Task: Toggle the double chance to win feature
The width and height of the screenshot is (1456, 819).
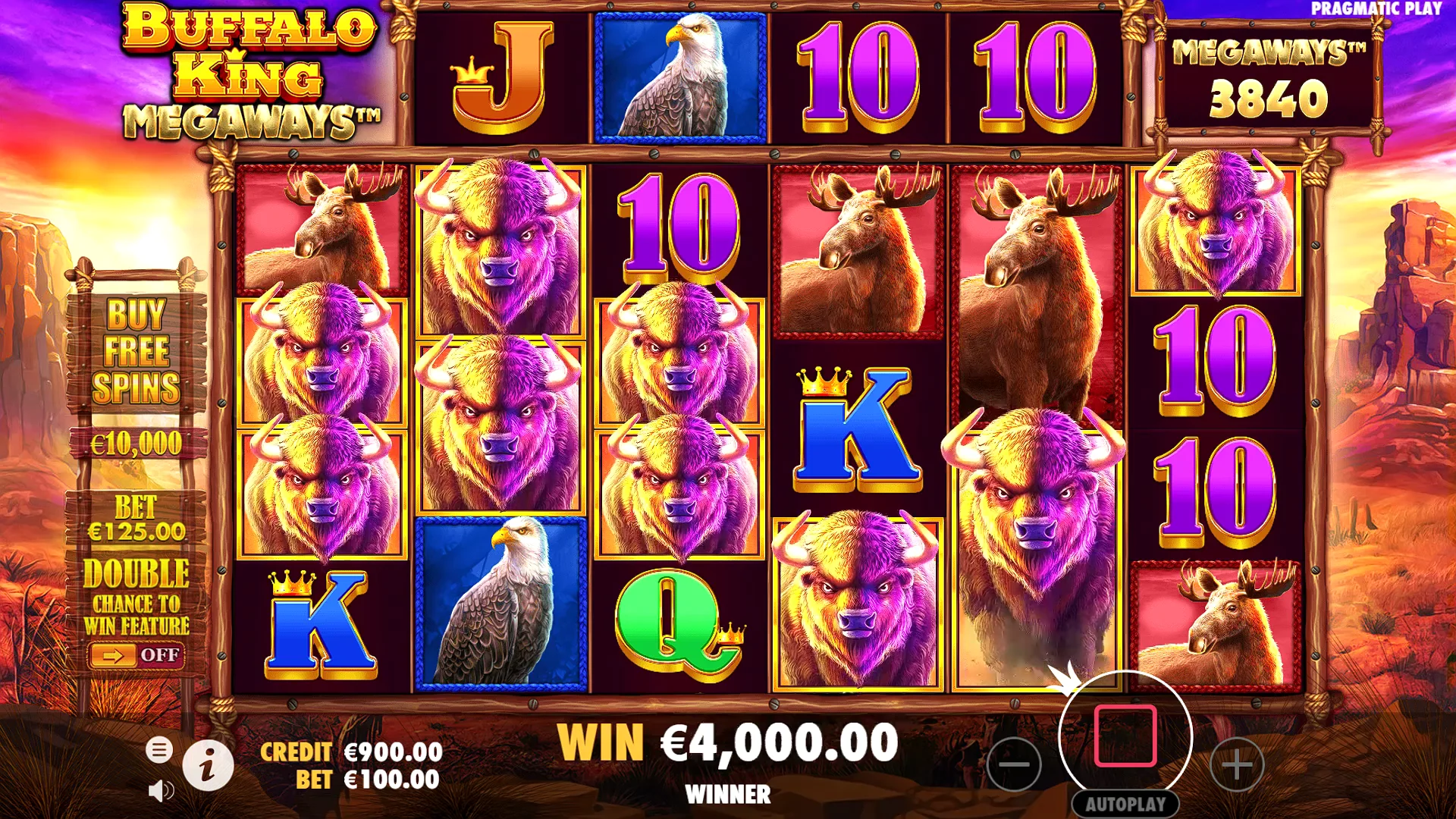Action: [136, 654]
